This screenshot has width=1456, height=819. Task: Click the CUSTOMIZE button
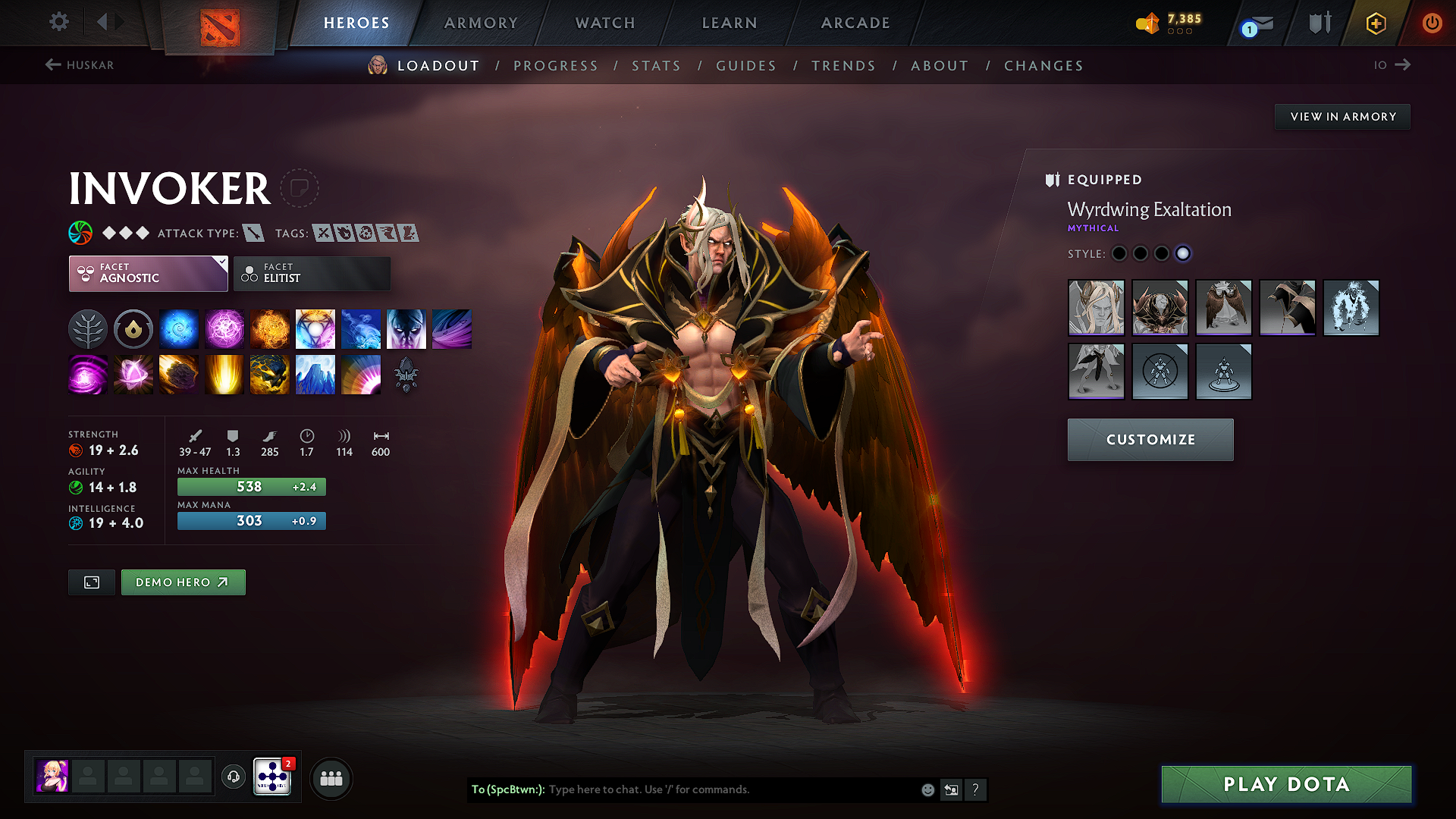click(x=1150, y=440)
